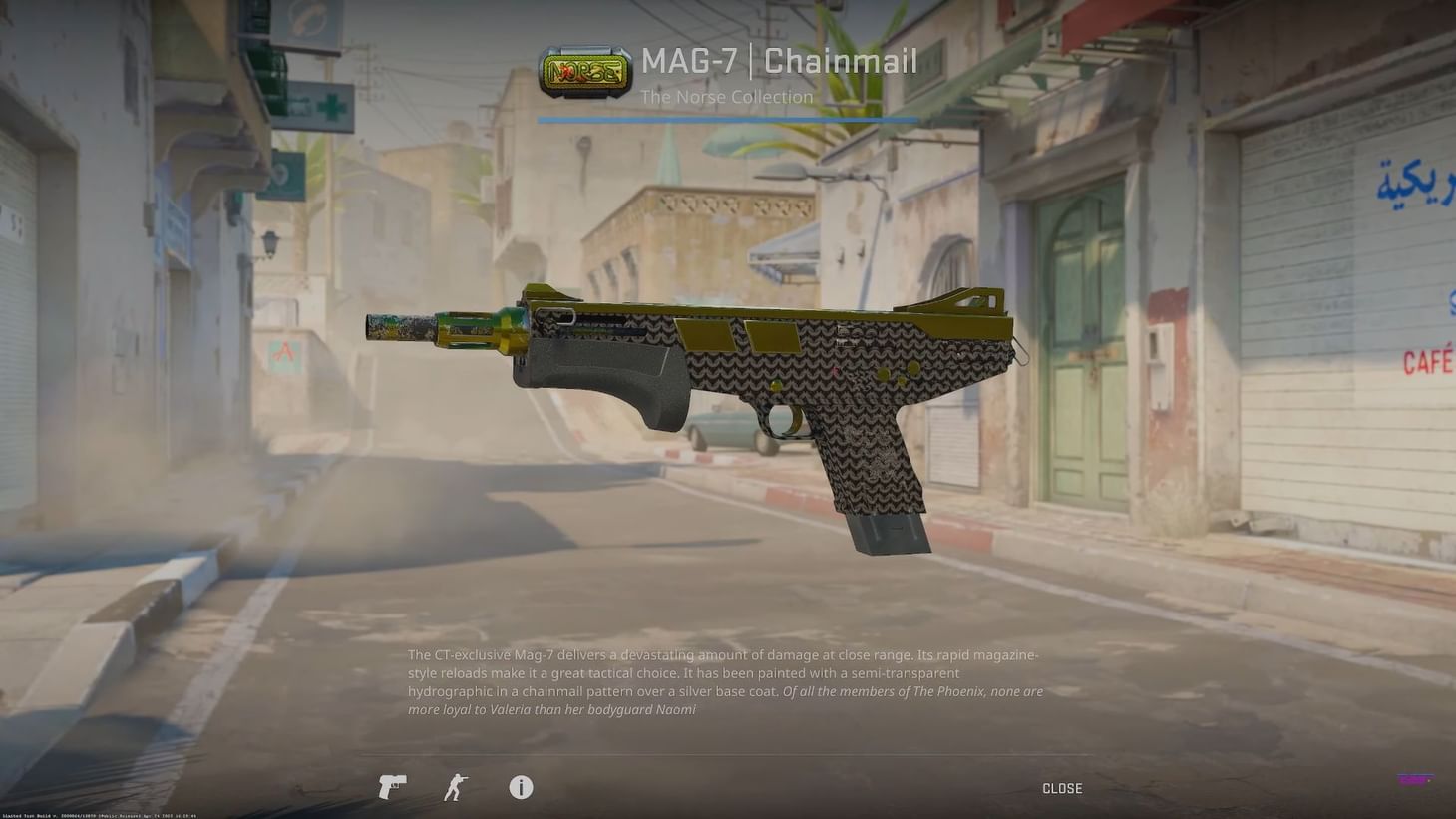Image resolution: width=1456 pixels, height=819 pixels.
Task: Click the purple watermark at bottom right
Action: 1415,779
